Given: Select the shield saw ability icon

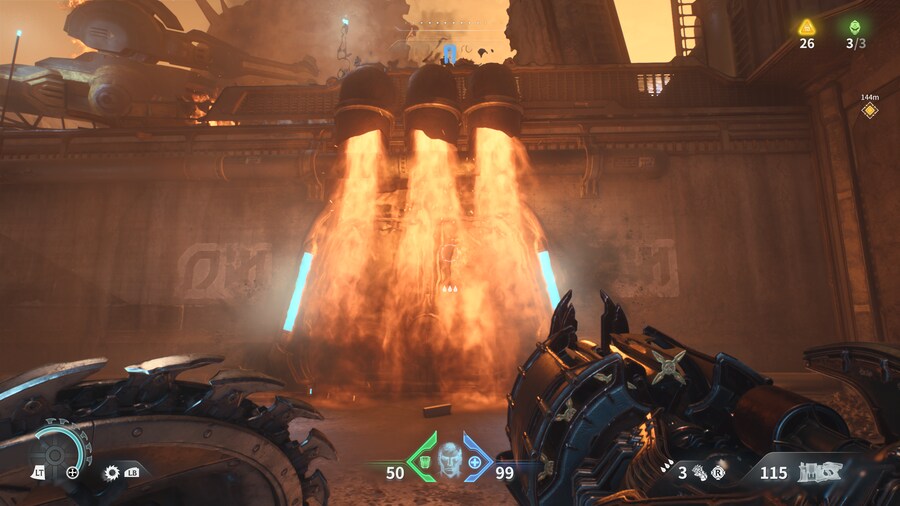Looking at the screenshot, I should click(111, 472).
